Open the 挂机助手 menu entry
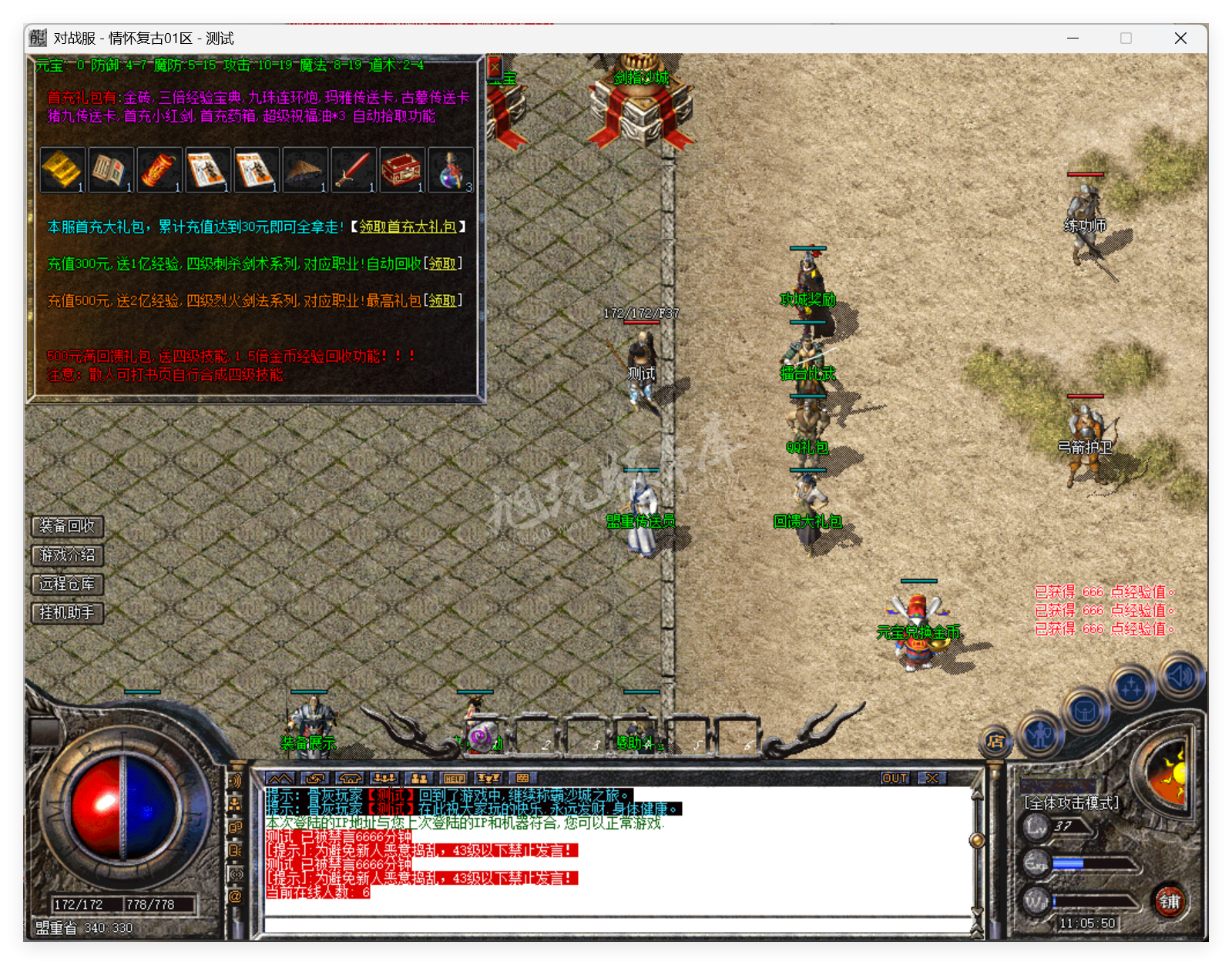The width and height of the screenshot is (1232, 965). pyautogui.click(x=65, y=613)
